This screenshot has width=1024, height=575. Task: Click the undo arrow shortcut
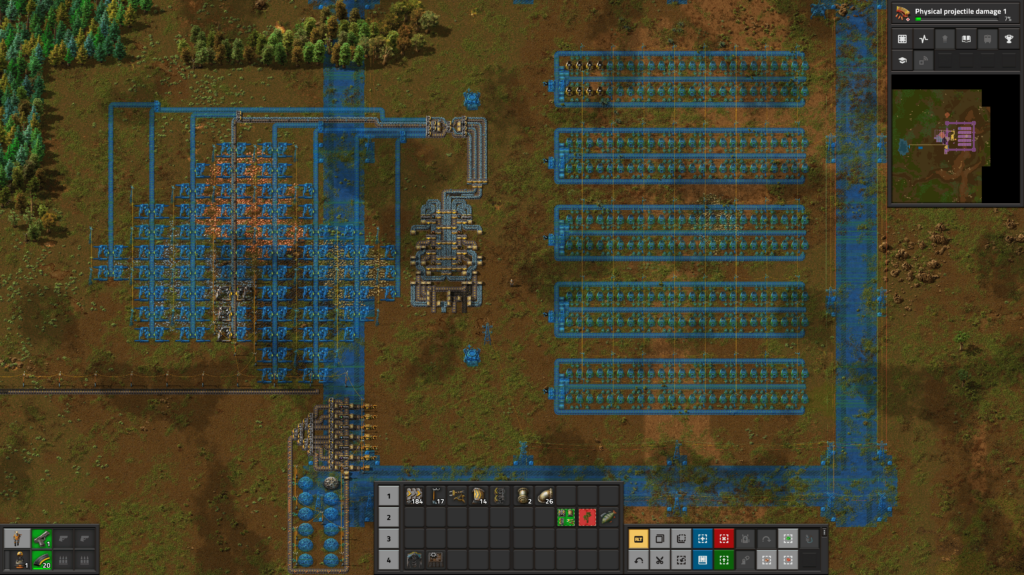pyautogui.click(x=638, y=560)
